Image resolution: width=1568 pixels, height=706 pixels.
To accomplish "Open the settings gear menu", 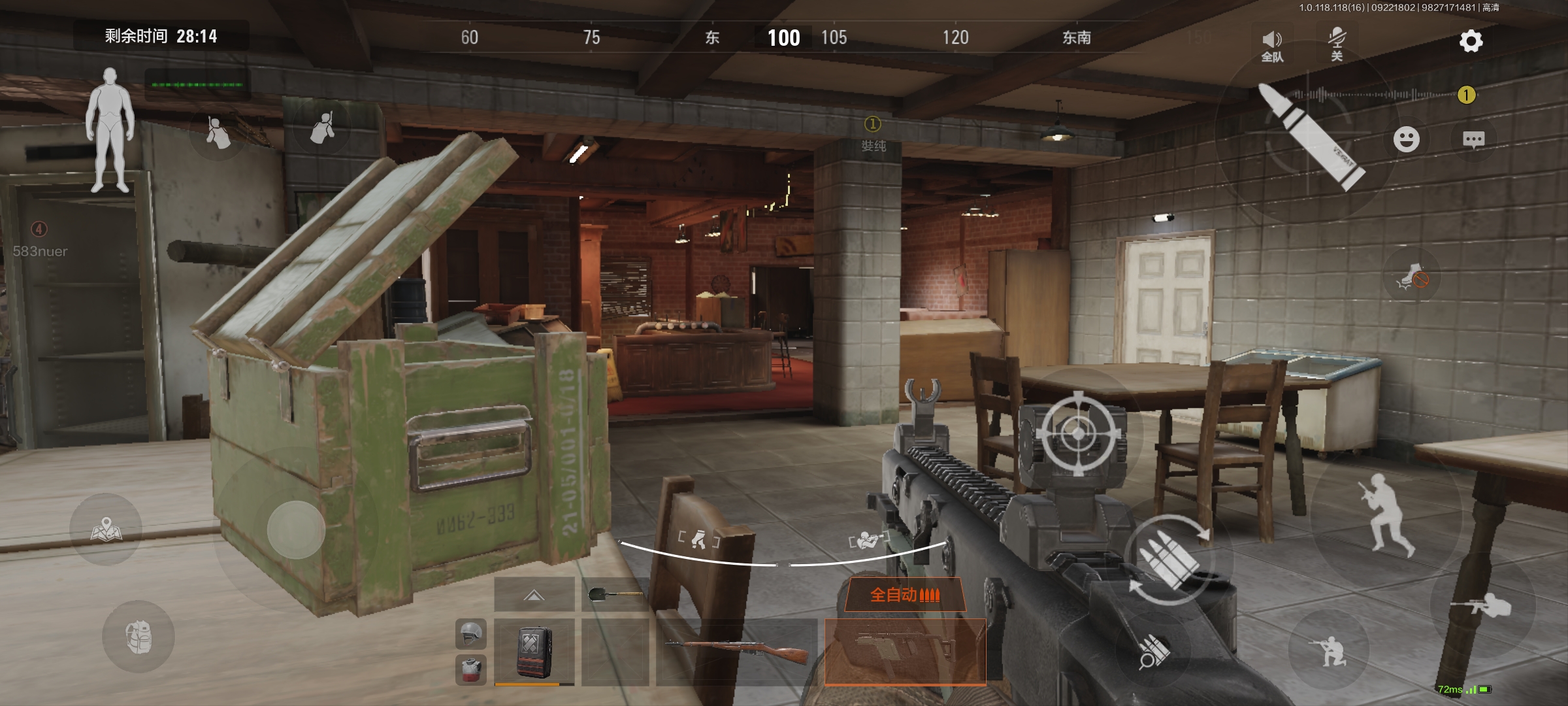I will [1471, 41].
